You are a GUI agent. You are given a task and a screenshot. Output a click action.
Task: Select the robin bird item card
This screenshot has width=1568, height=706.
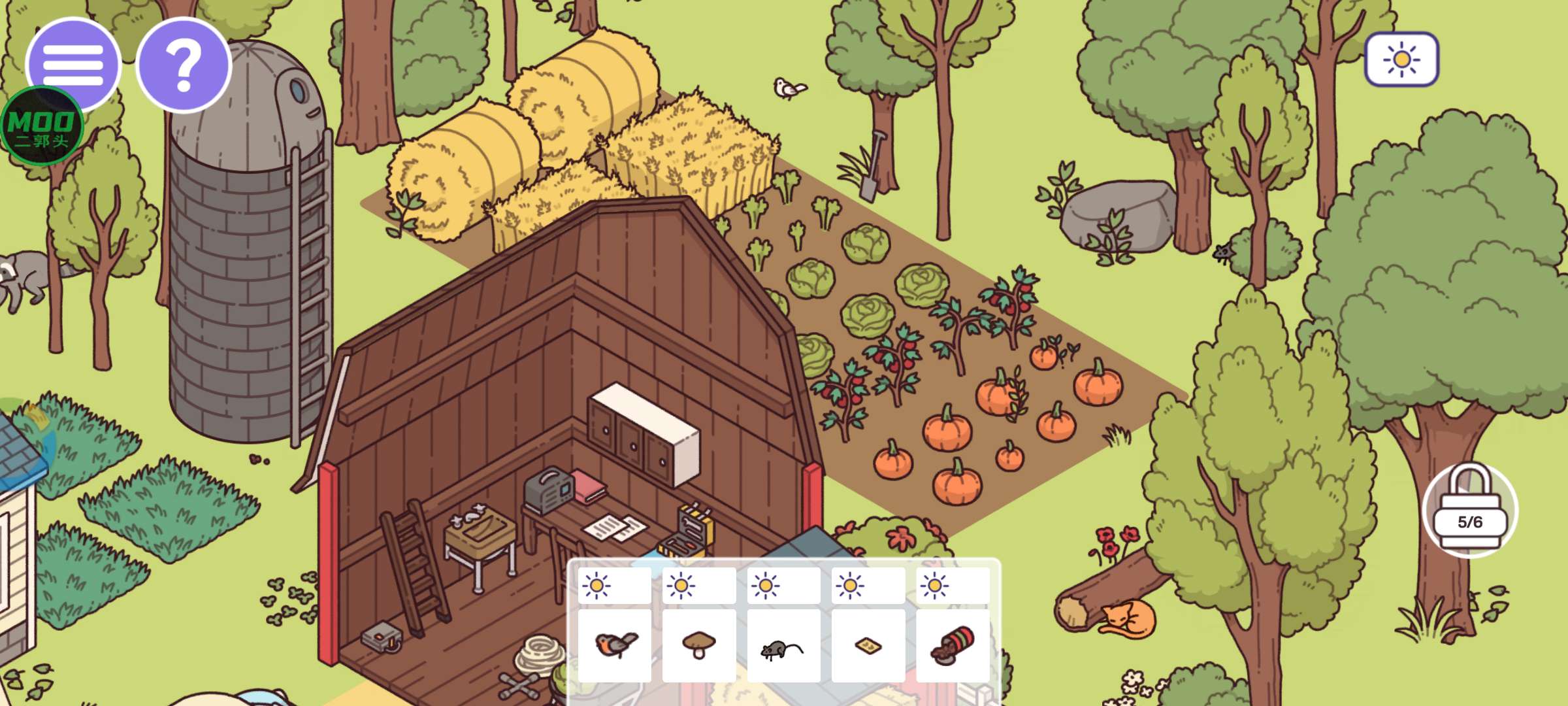point(615,645)
